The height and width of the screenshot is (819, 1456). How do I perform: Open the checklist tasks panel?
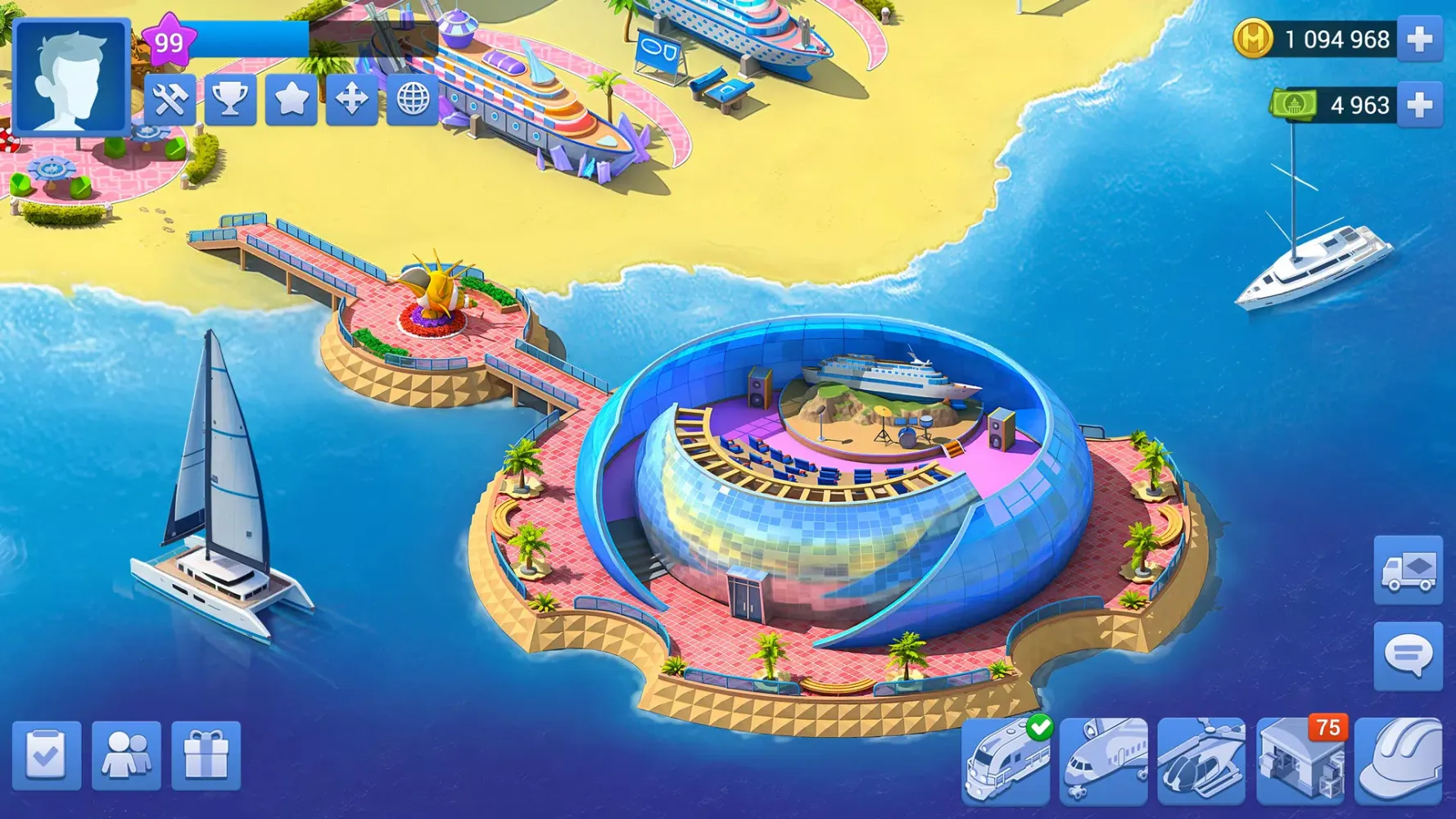(x=47, y=755)
